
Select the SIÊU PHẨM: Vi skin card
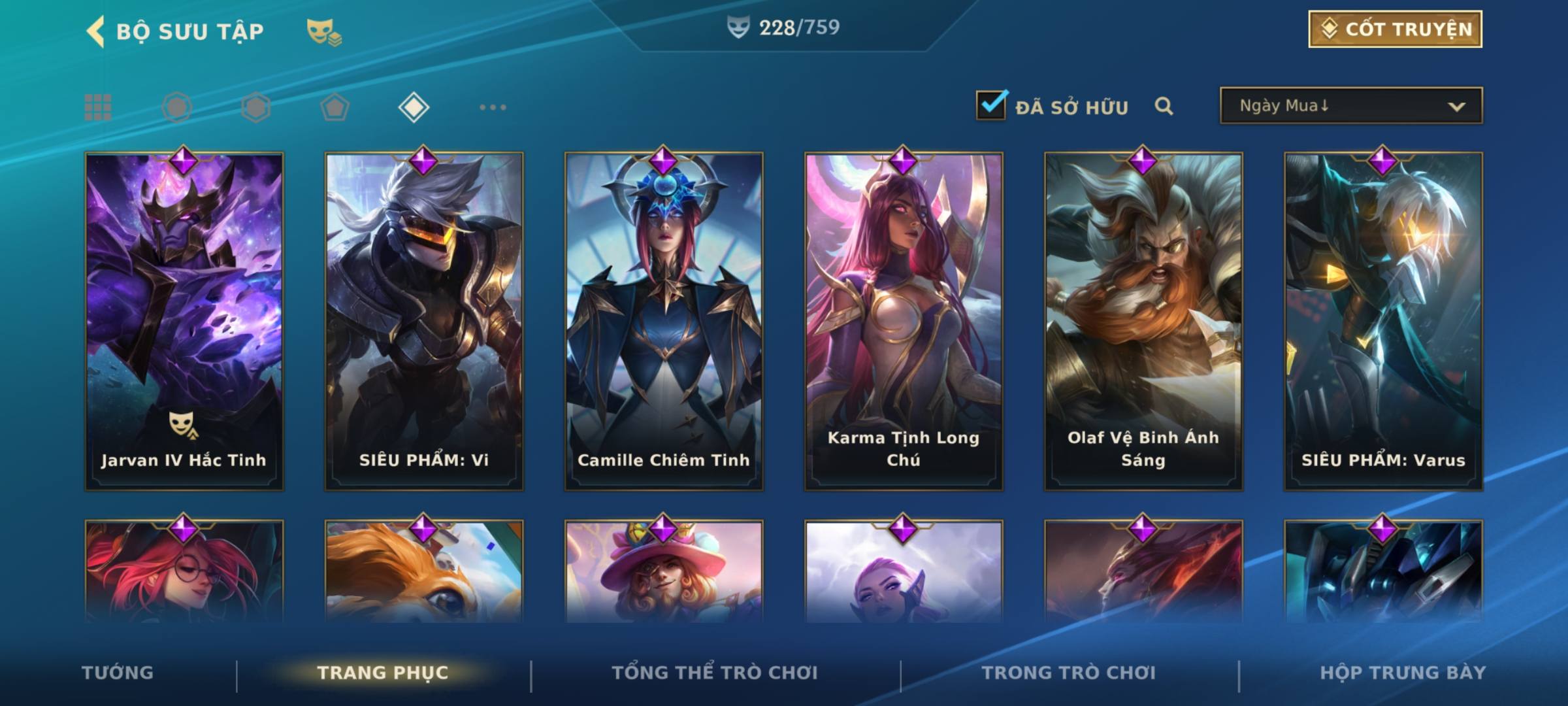click(424, 320)
